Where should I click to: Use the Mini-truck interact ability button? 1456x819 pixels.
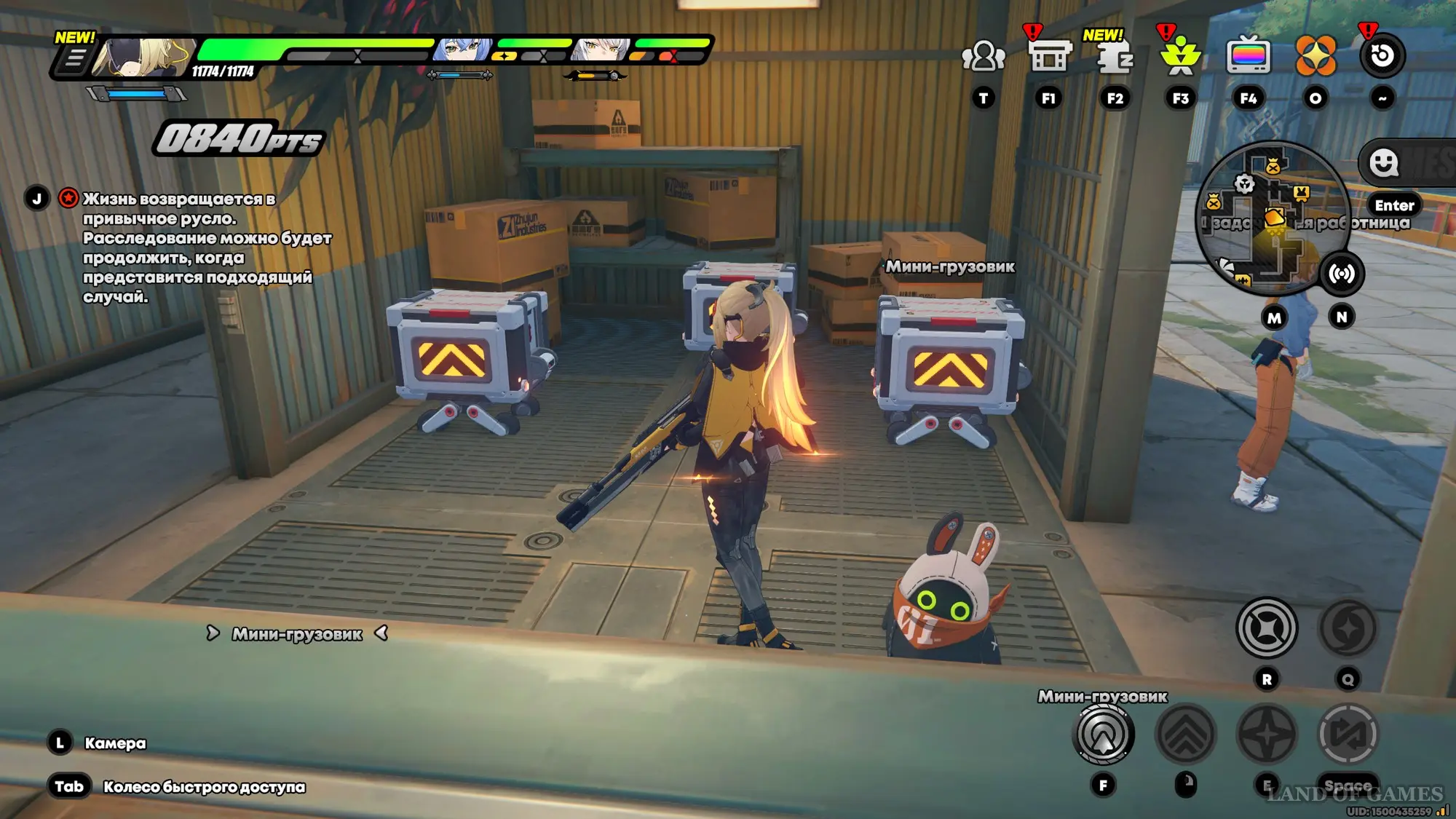tap(1104, 735)
